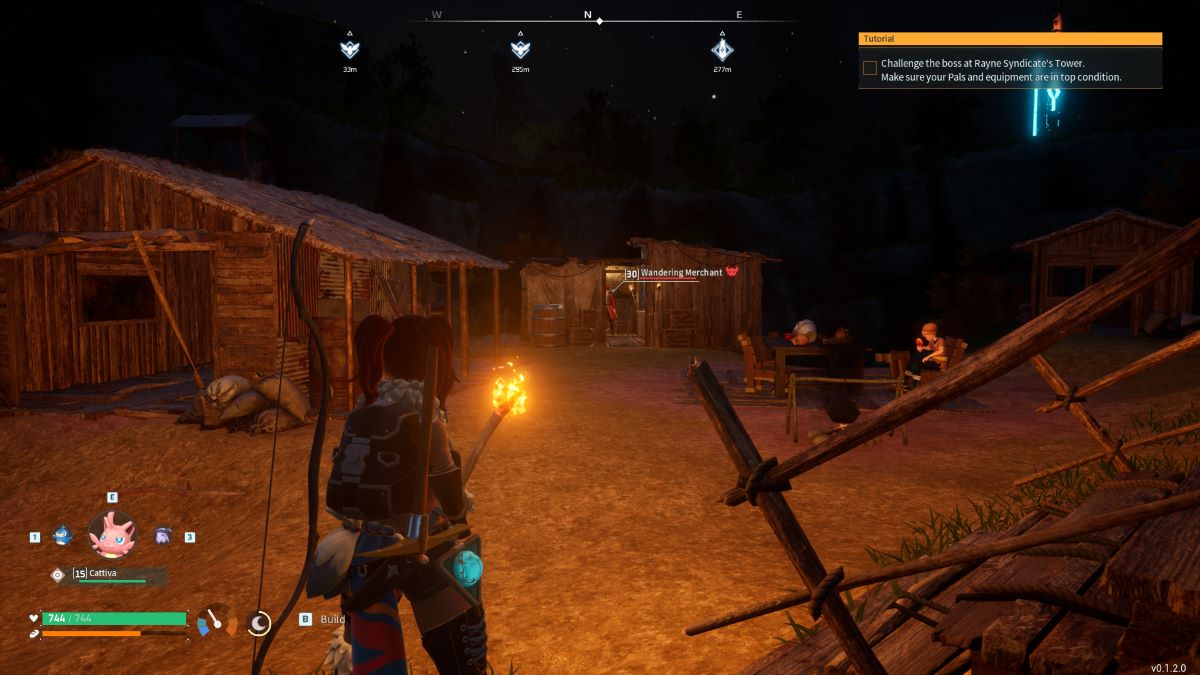Image resolution: width=1200 pixels, height=675 pixels.
Task: Select the compass marker 33m away
Action: point(349,48)
